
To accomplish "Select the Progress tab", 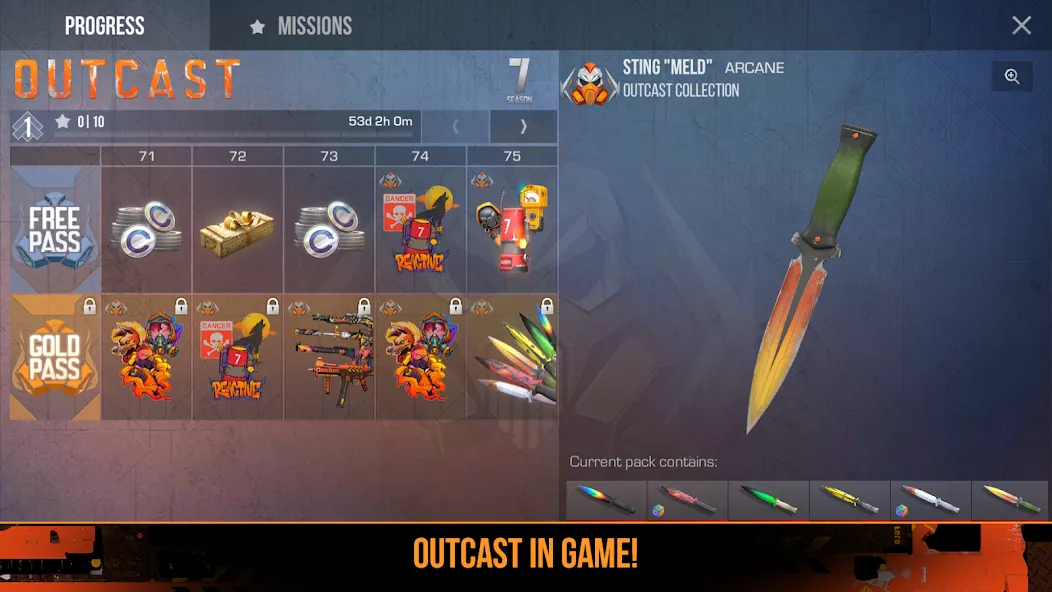I will coord(104,26).
